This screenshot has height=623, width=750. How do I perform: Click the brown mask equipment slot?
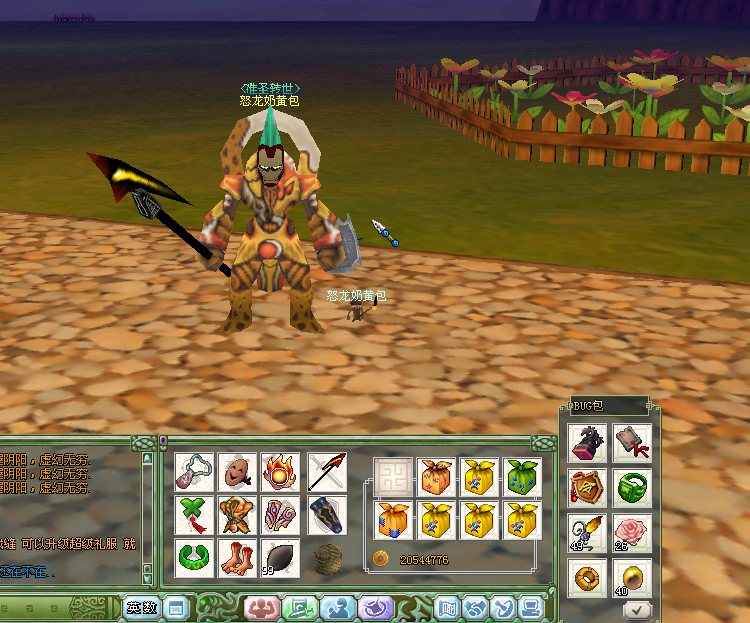pos(237,470)
